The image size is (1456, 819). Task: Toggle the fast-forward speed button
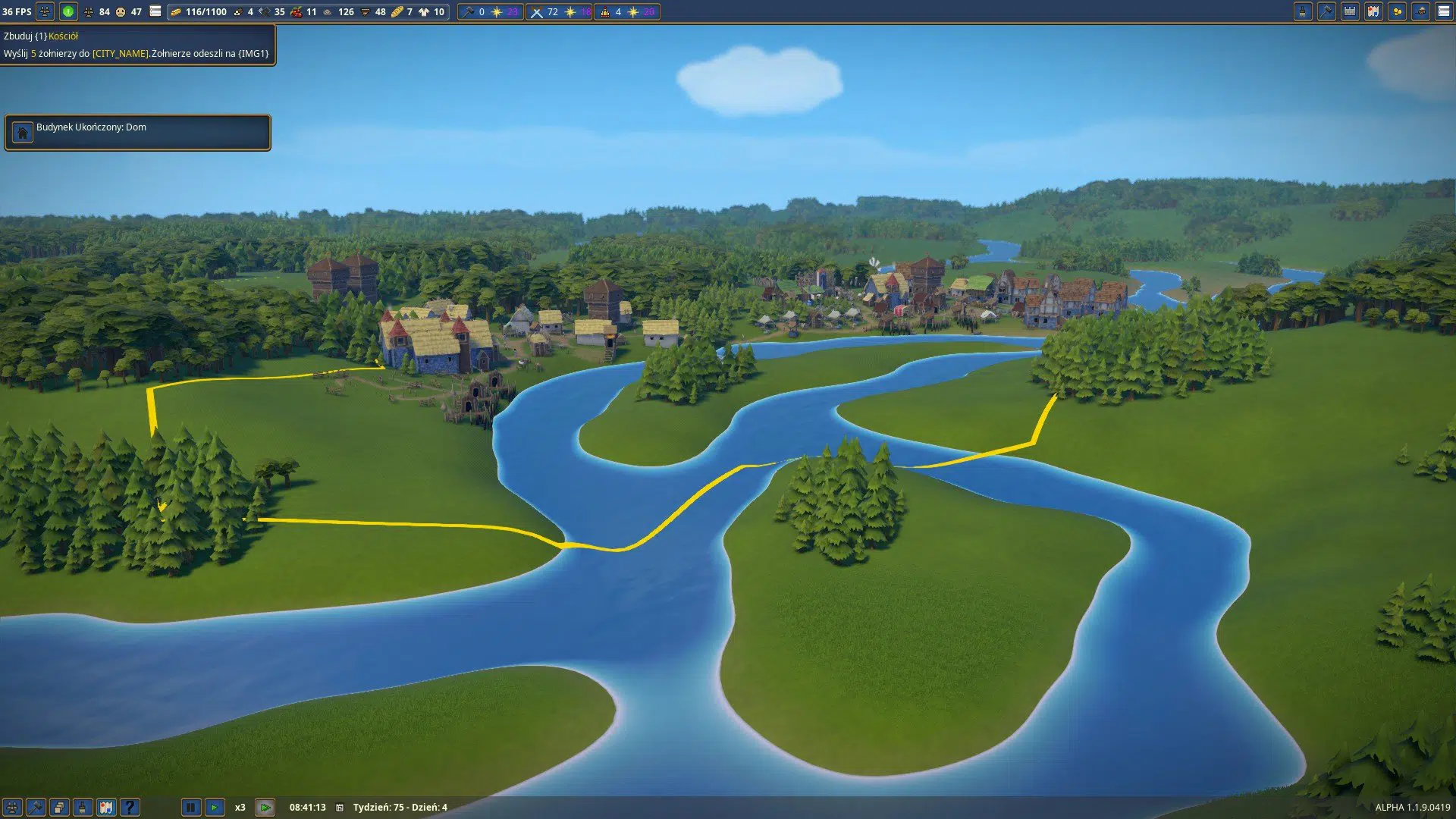click(x=265, y=808)
